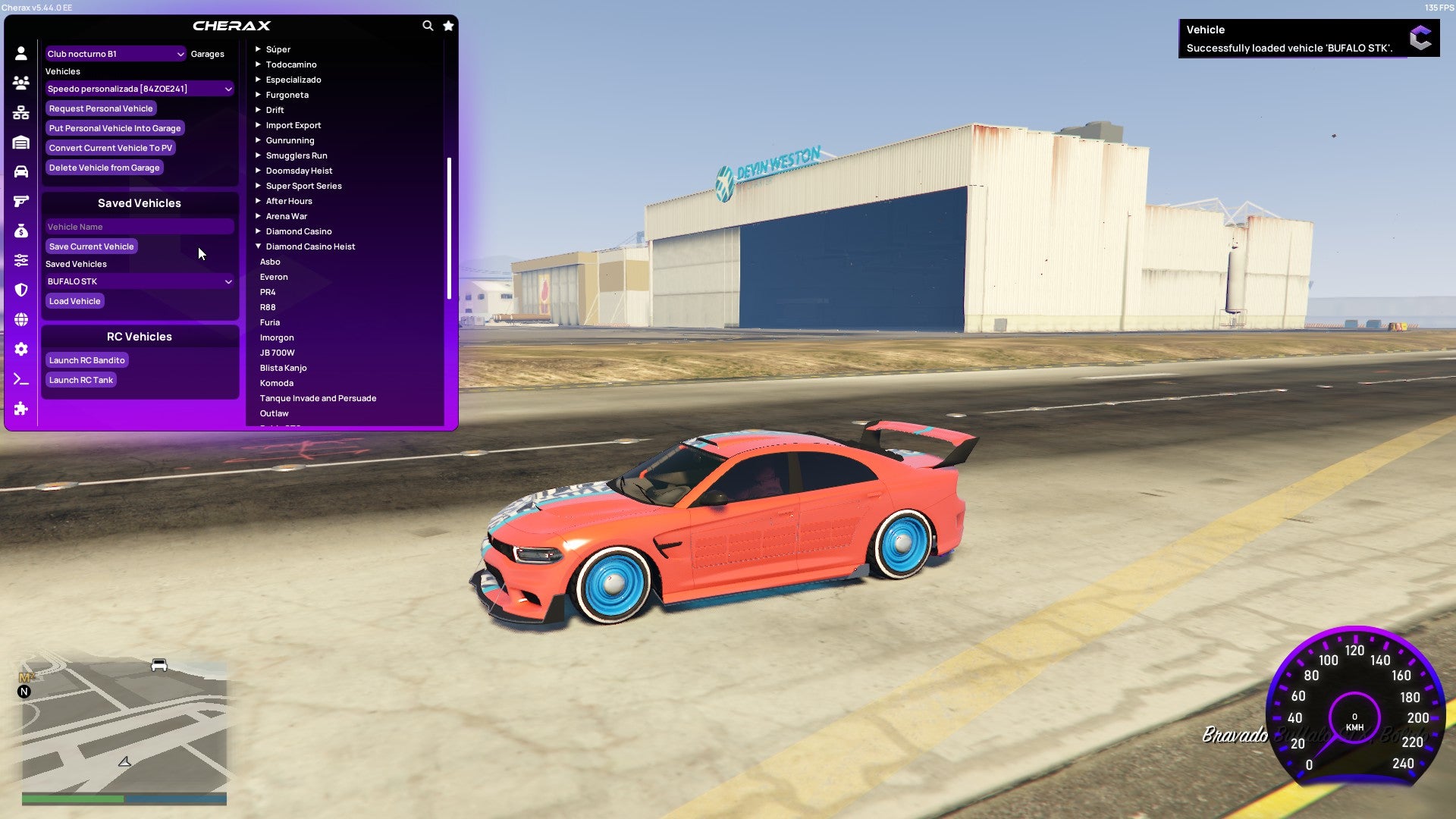This screenshot has height=819, width=1456.
Task: Open the Lua terminal console icon
Action: 20,379
